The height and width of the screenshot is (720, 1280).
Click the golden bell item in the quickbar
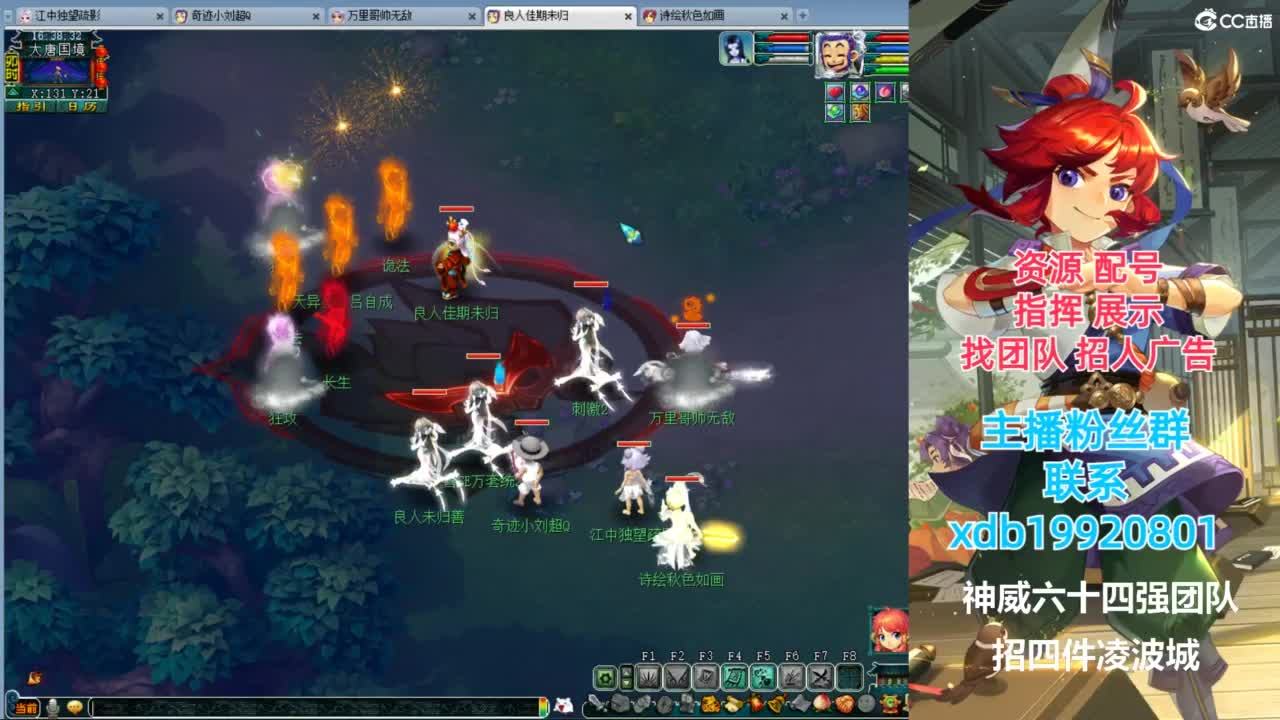click(774, 703)
